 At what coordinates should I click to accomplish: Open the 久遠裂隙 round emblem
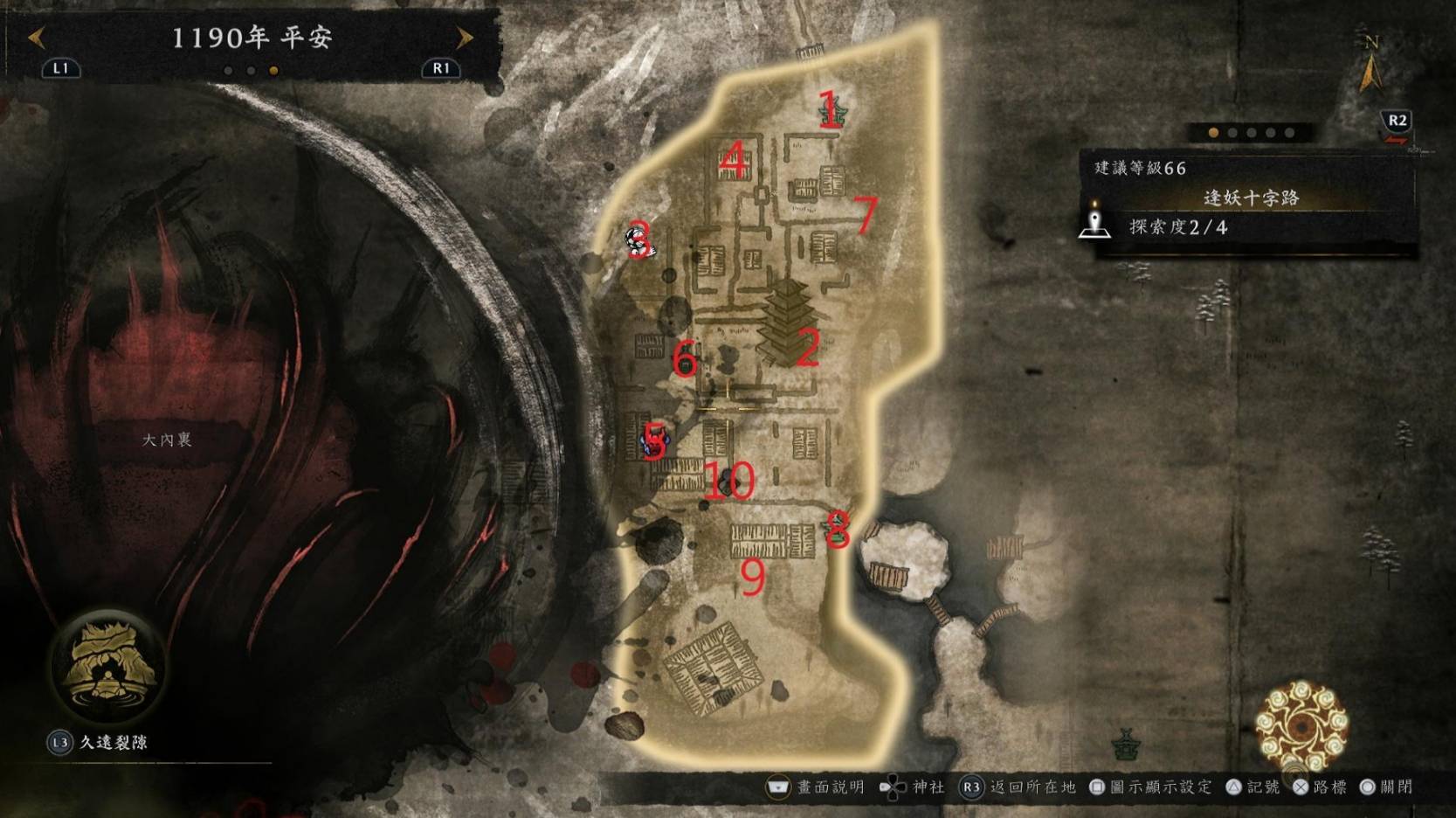[x=107, y=666]
